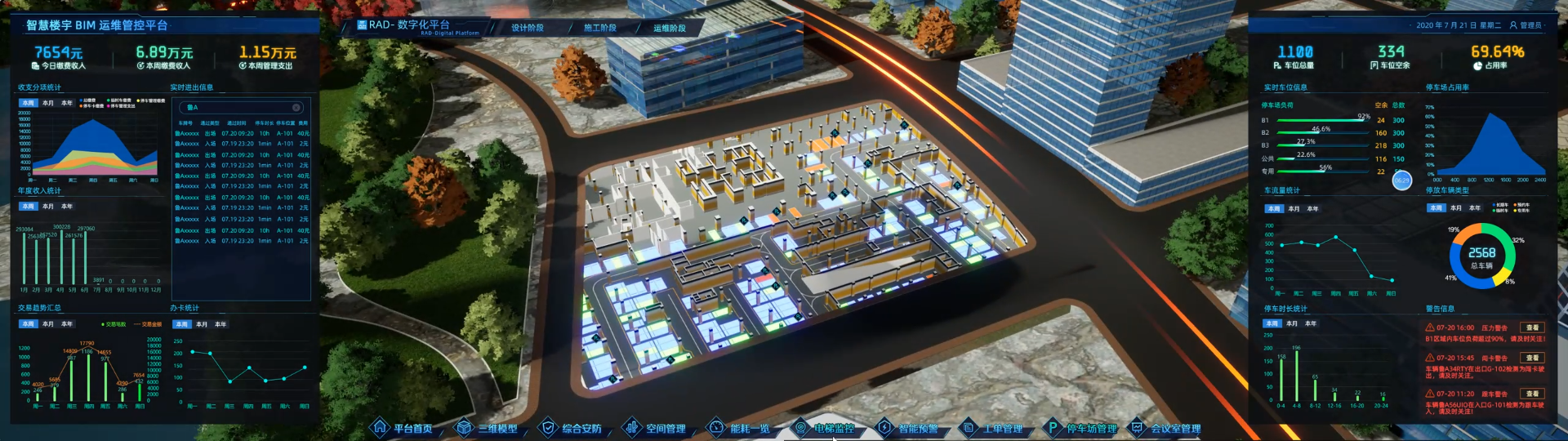Open 工单管理 work order management
1568x441 pixels.
(993, 428)
